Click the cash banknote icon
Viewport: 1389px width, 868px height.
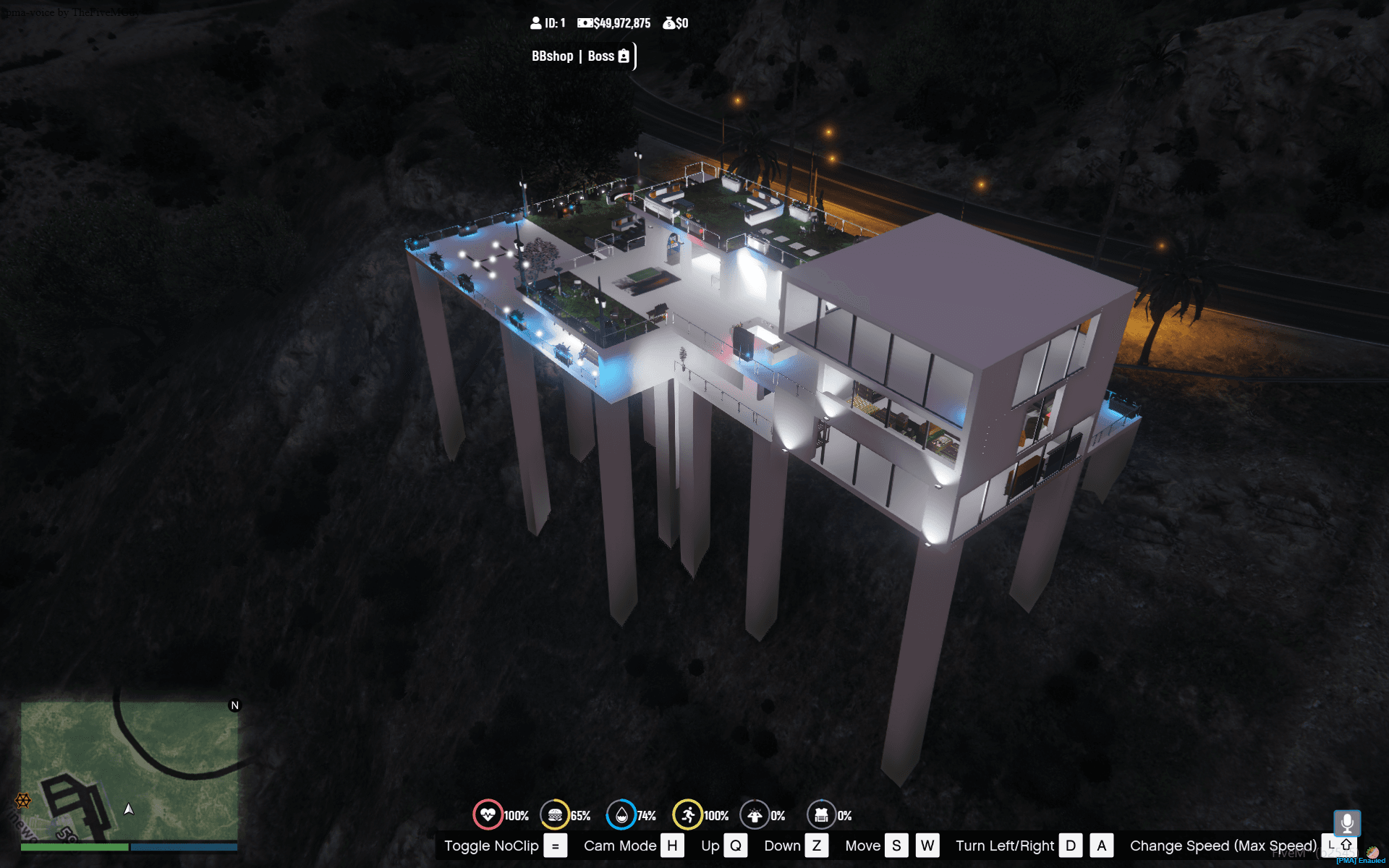585,23
